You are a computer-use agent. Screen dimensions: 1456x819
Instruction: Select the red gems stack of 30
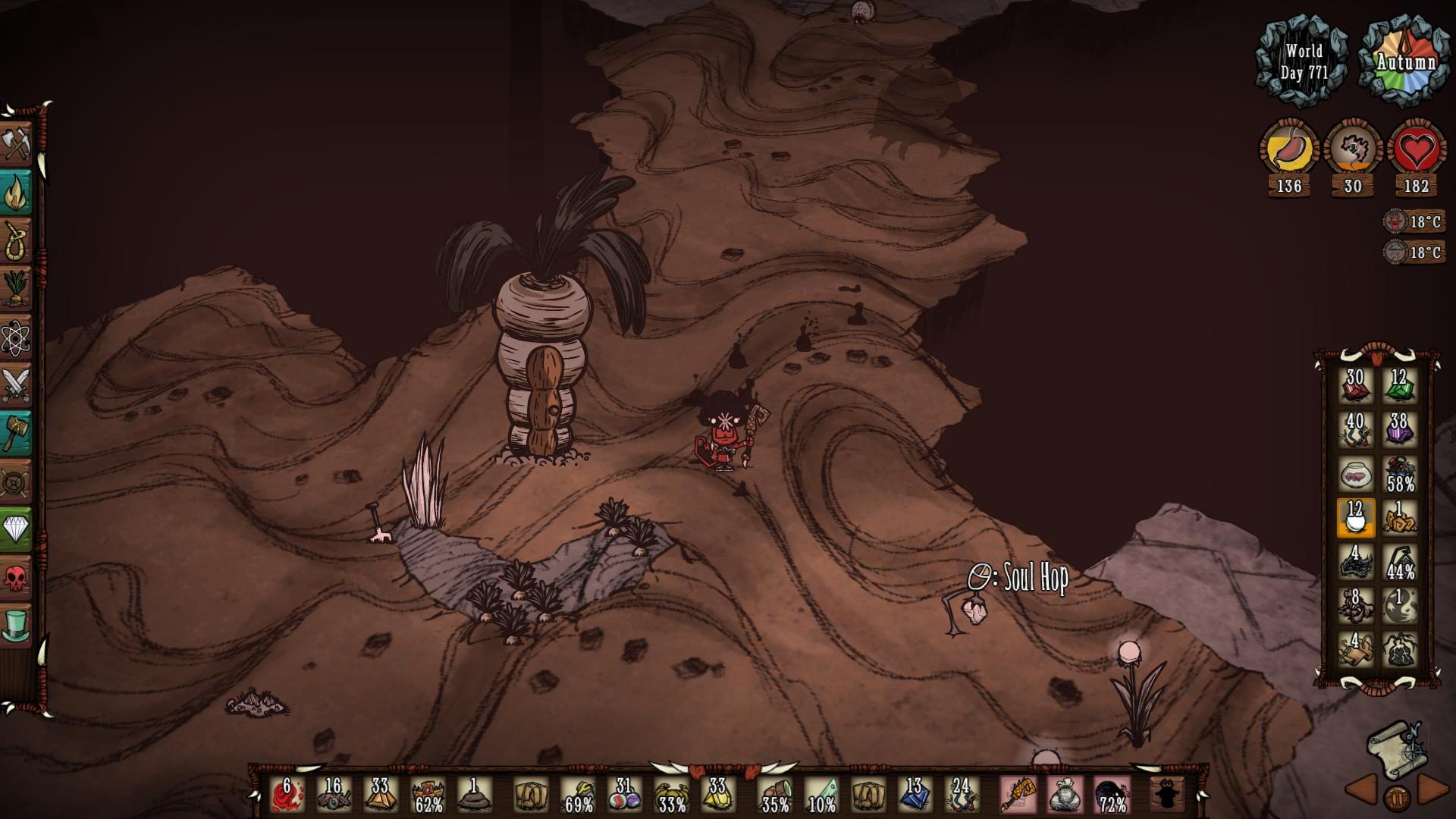(x=1355, y=387)
